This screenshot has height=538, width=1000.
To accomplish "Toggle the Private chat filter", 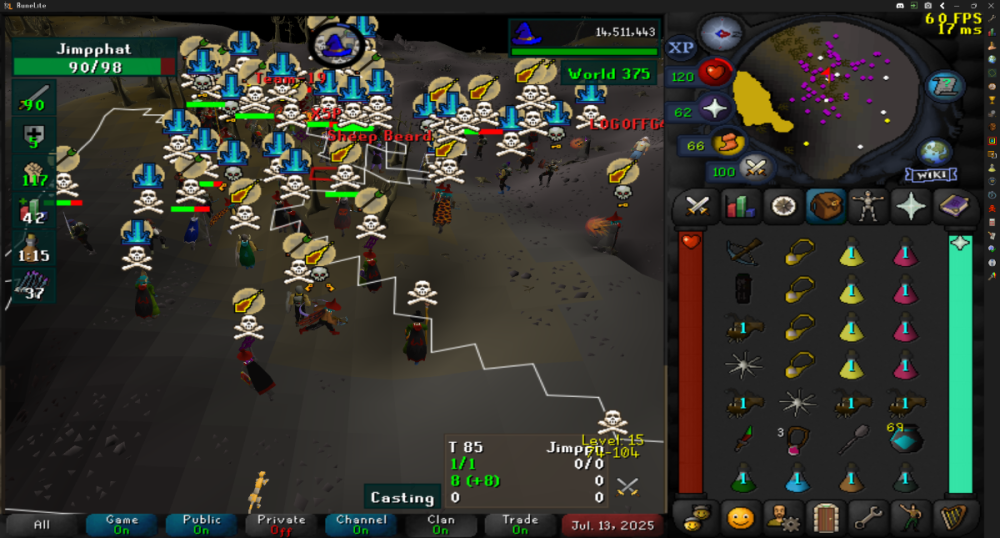I will click(x=281, y=524).
